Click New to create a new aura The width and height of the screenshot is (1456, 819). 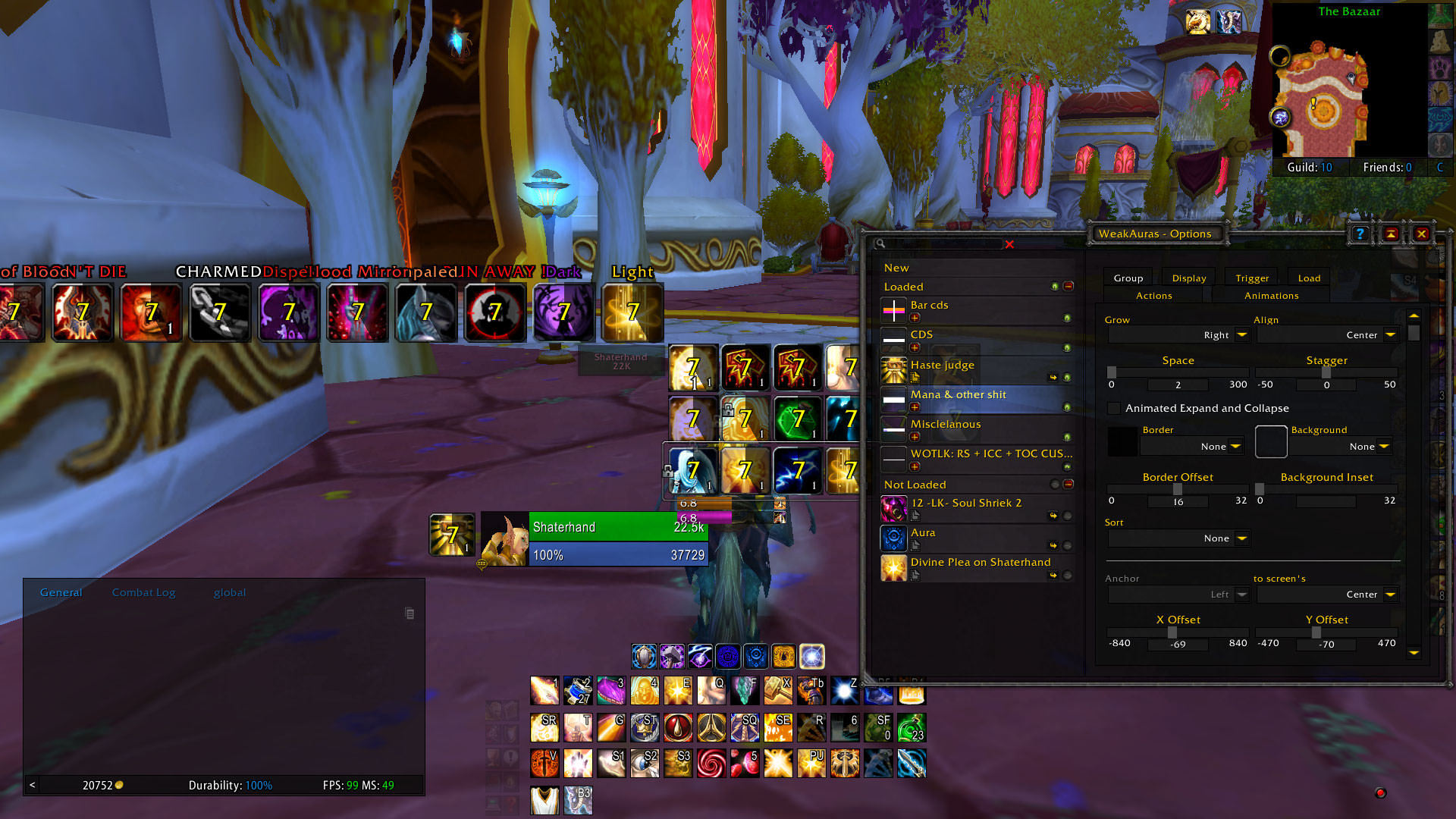pyautogui.click(x=896, y=267)
